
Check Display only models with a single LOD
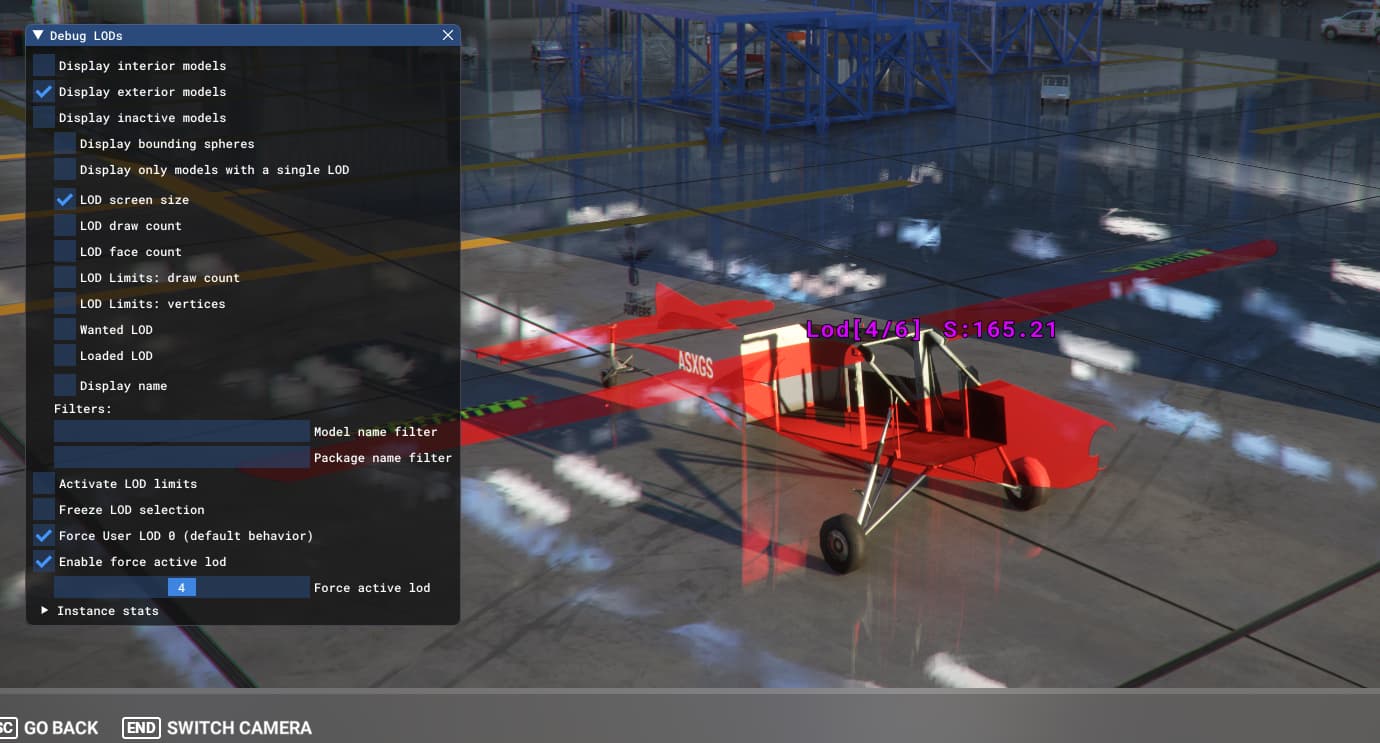tap(65, 170)
